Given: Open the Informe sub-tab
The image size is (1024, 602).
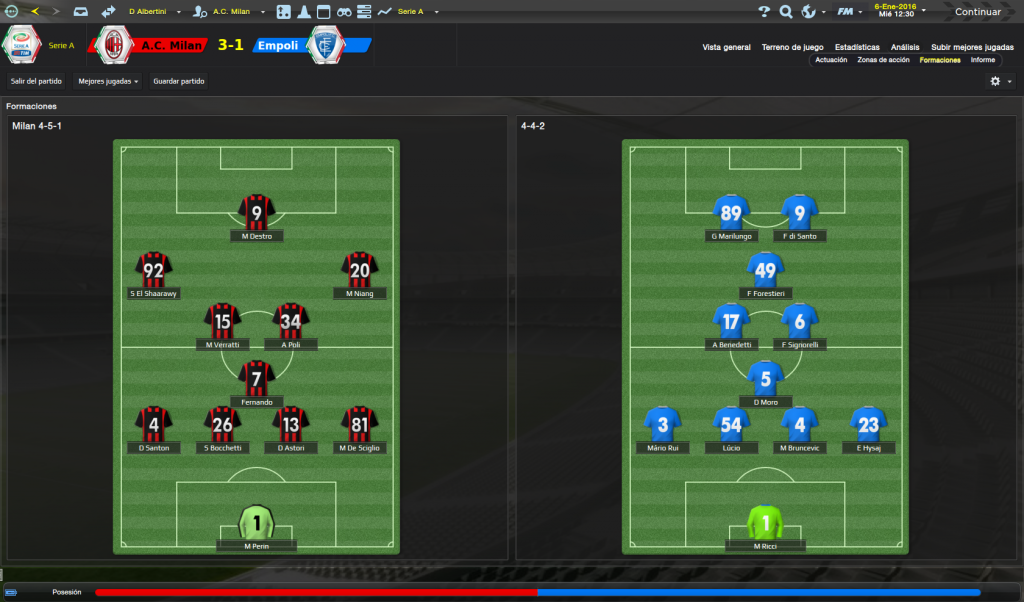Looking at the screenshot, I should click(982, 60).
